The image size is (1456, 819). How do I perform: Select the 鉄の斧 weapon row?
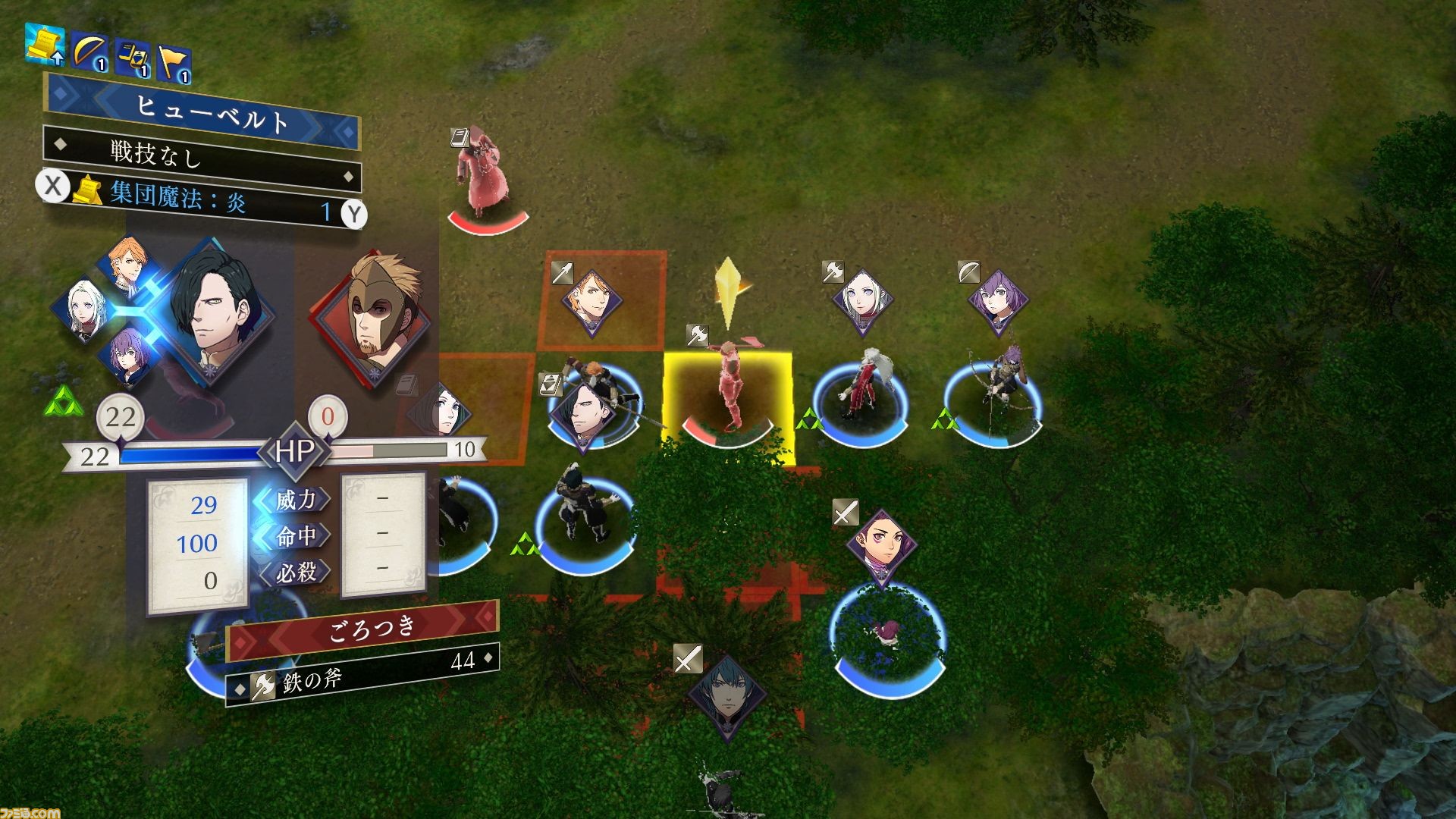point(364,674)
